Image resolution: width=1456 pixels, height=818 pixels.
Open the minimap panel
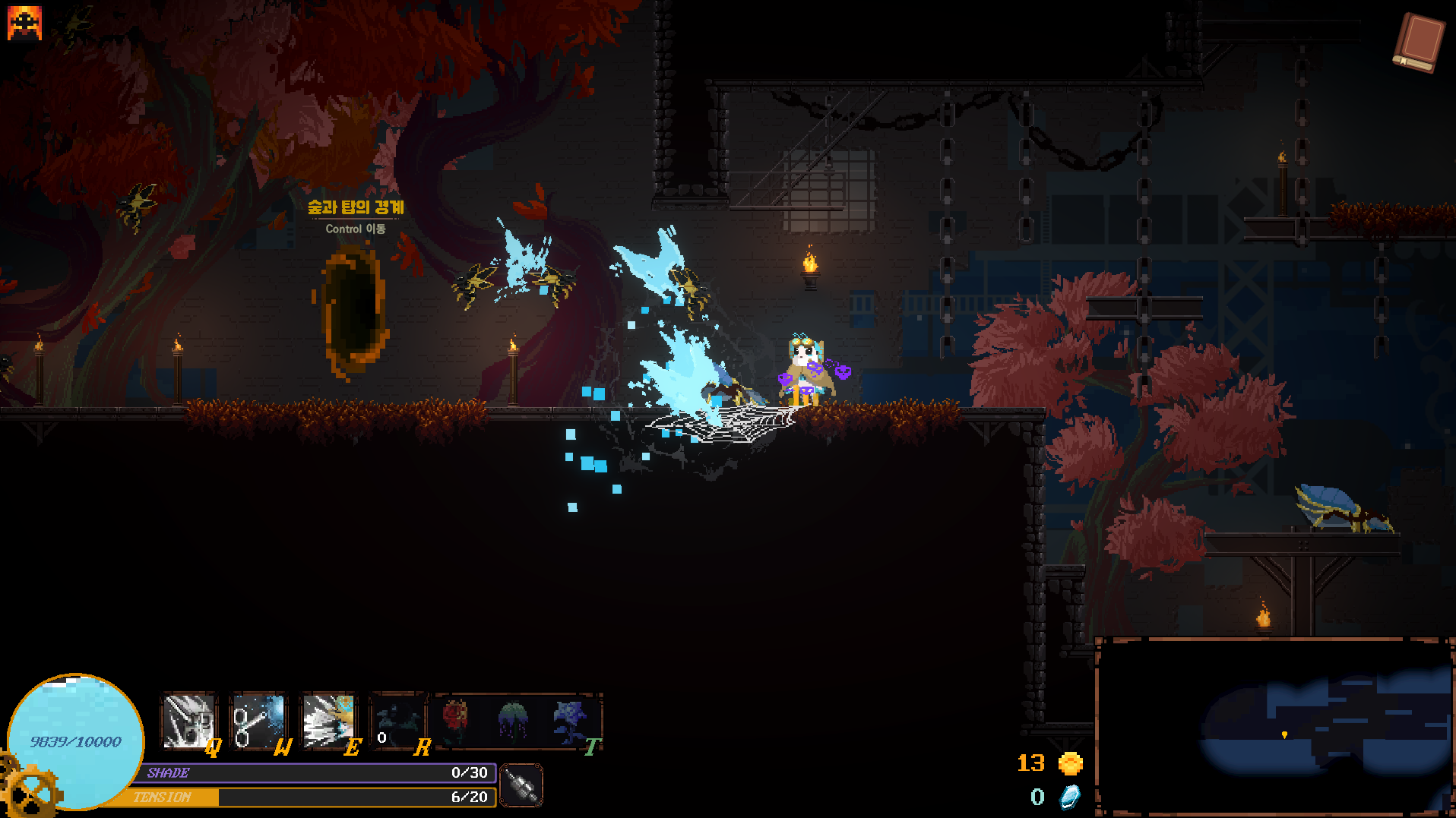point(1274,727)
